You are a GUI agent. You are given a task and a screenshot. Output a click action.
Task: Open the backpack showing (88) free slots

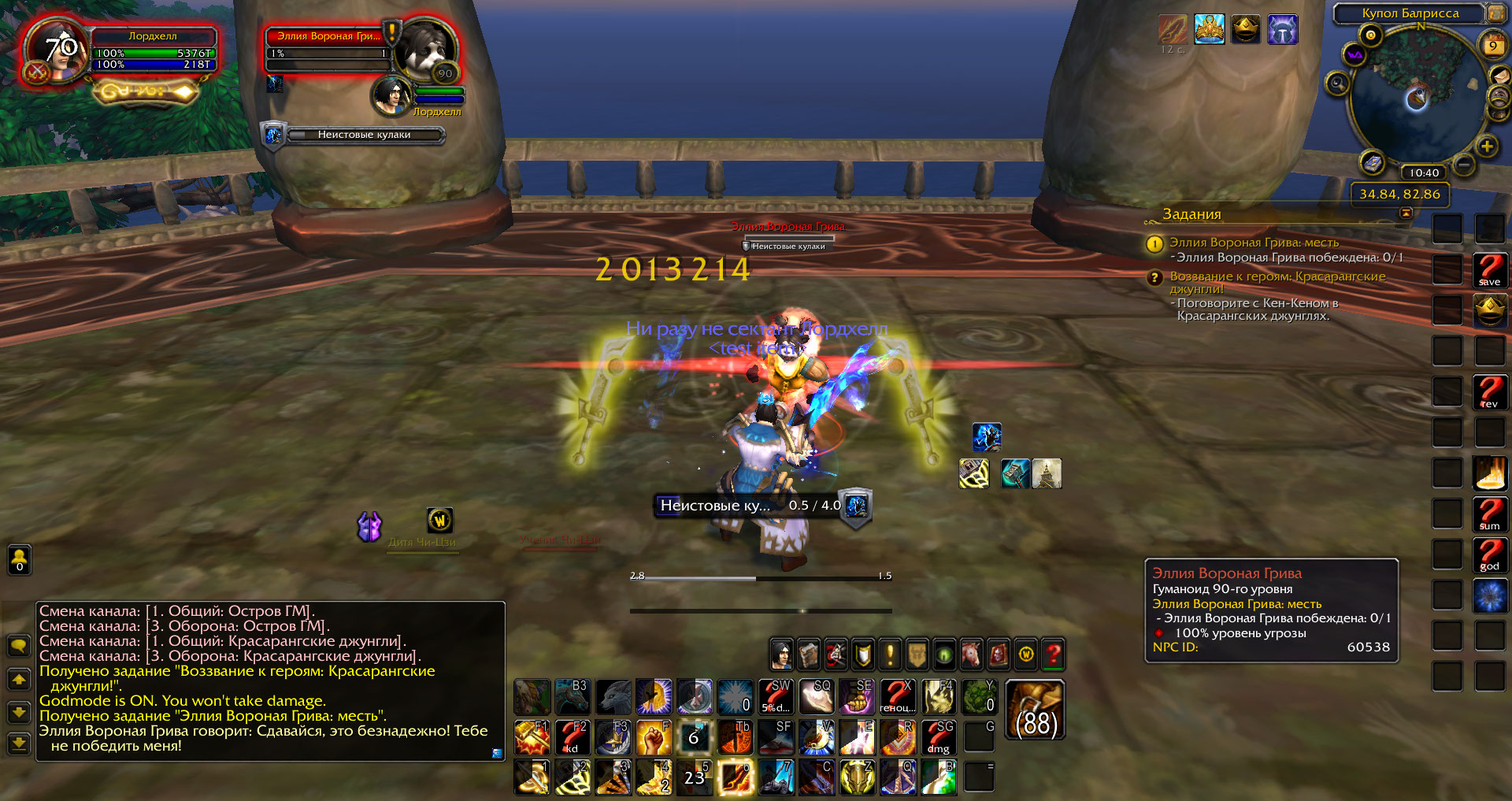pos(1036,710)
